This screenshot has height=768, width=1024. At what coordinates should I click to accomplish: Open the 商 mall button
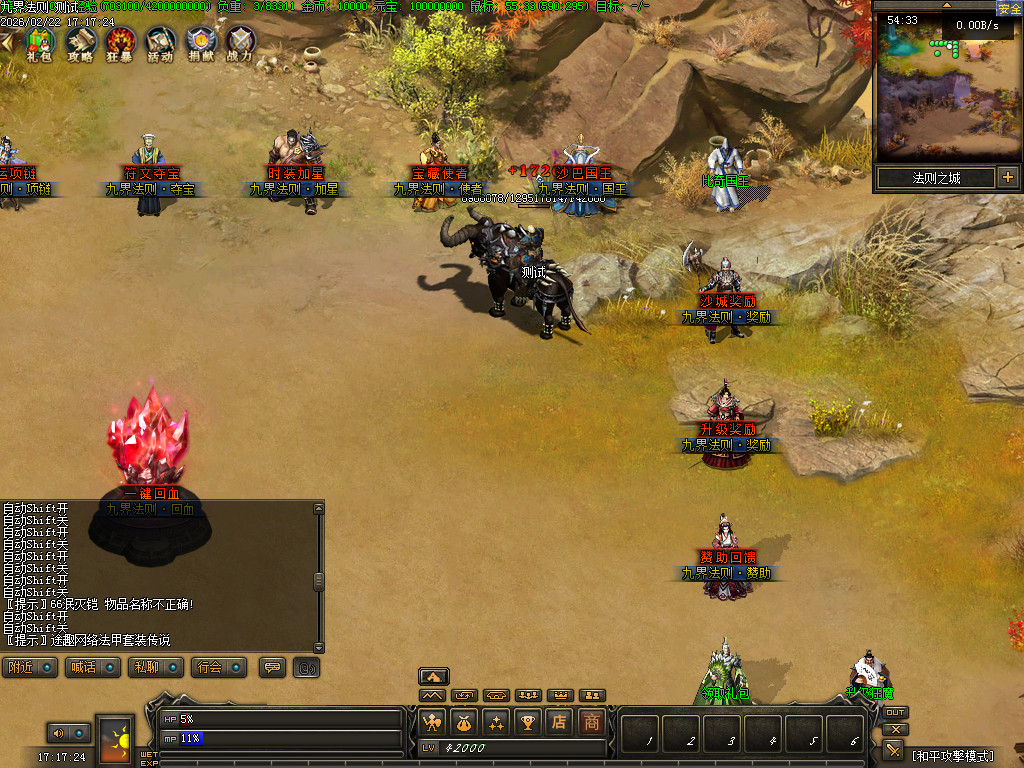tap(592, 721)
